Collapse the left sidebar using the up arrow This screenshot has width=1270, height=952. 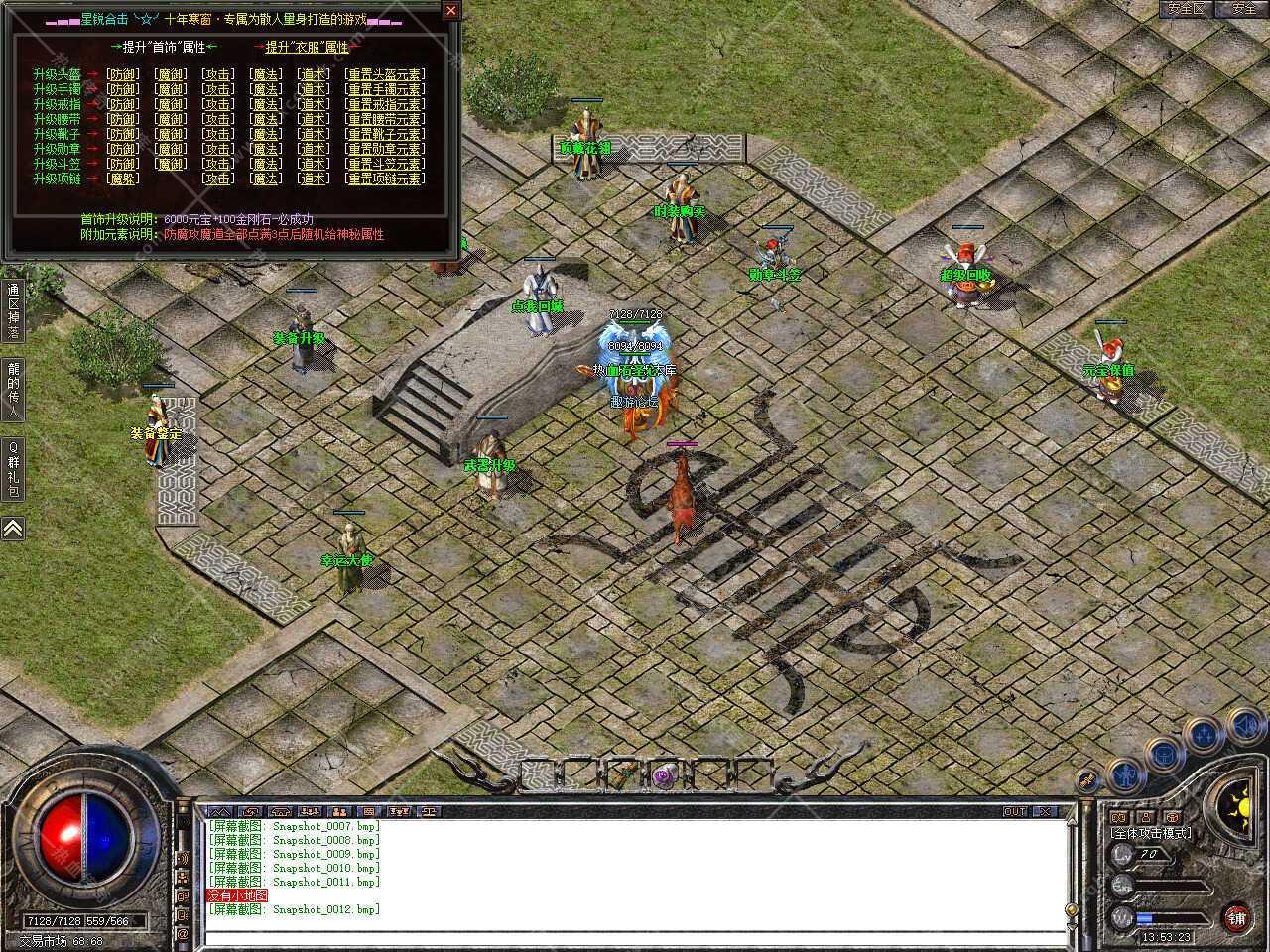click(x=13, y=529)
